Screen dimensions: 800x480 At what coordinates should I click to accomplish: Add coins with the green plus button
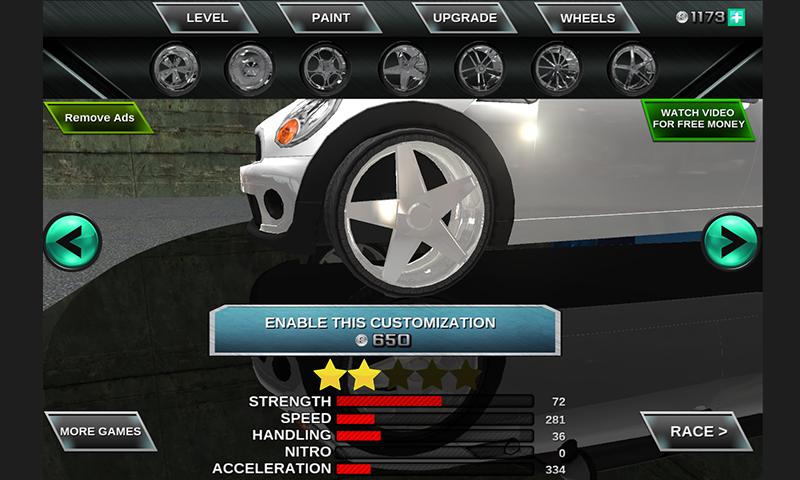(x=737, y=17)
